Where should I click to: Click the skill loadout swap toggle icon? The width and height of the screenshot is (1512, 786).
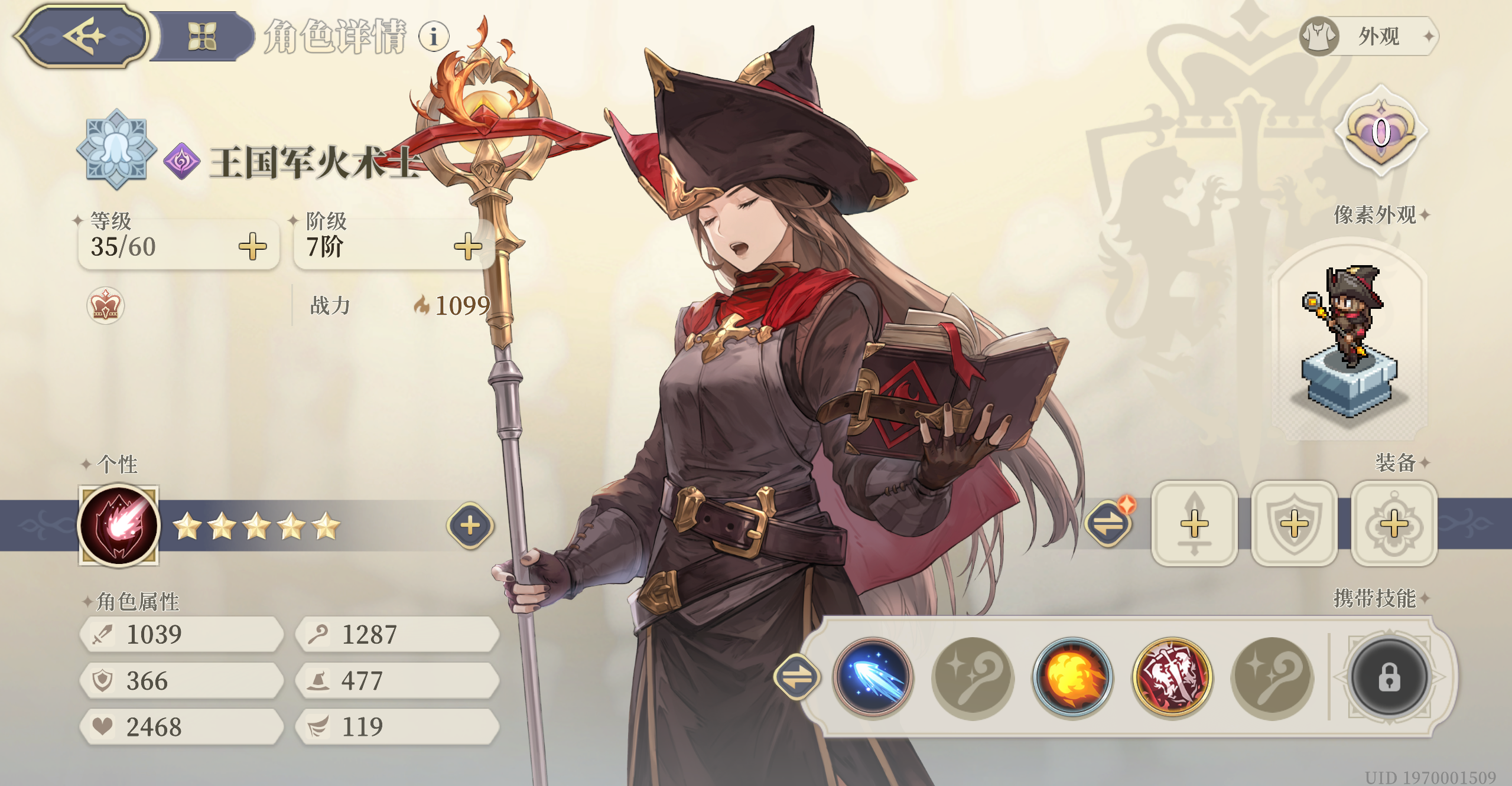(798, 678)
